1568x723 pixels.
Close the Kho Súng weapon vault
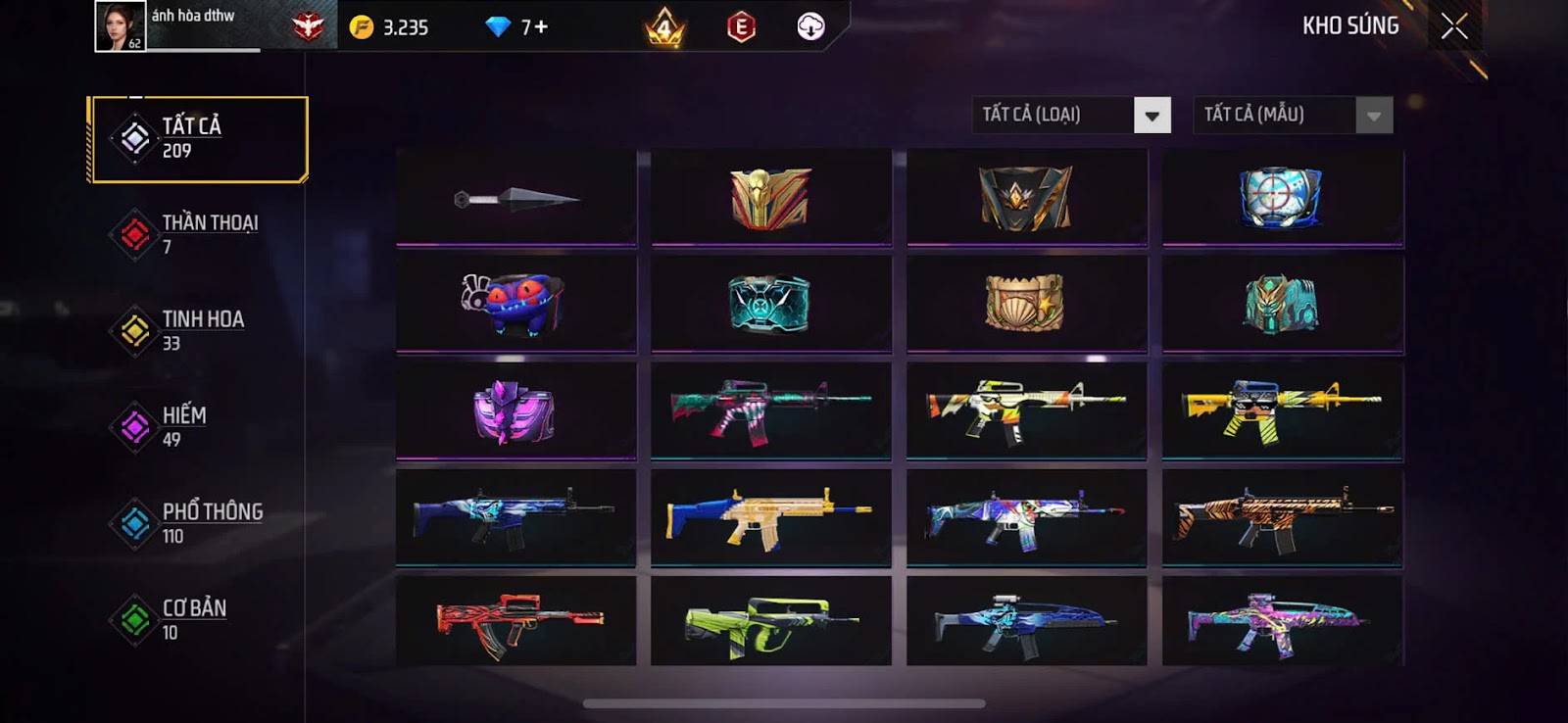tap(1454, 26)
